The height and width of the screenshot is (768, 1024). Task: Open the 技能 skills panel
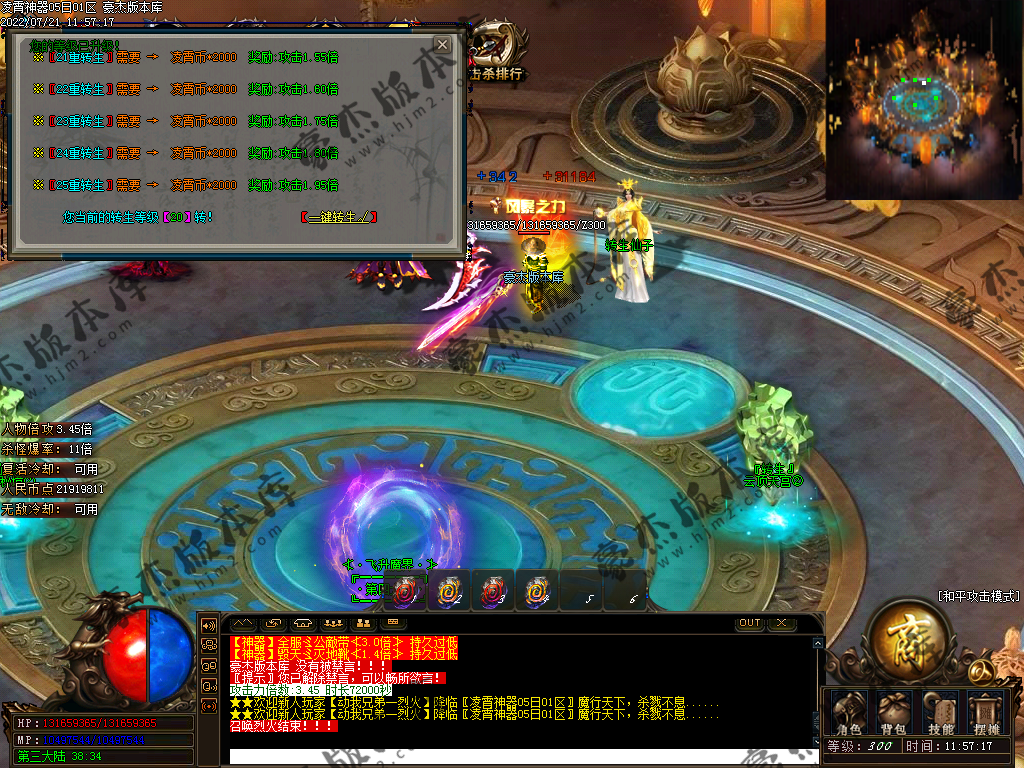point(940,713)
